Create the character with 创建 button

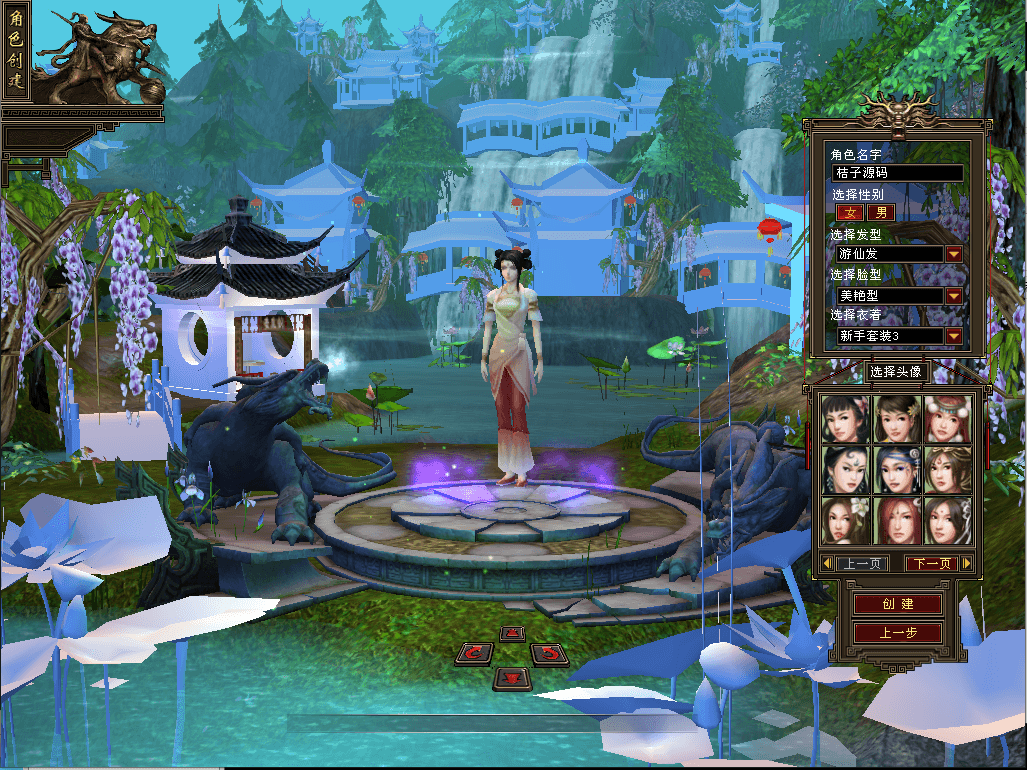897,604
